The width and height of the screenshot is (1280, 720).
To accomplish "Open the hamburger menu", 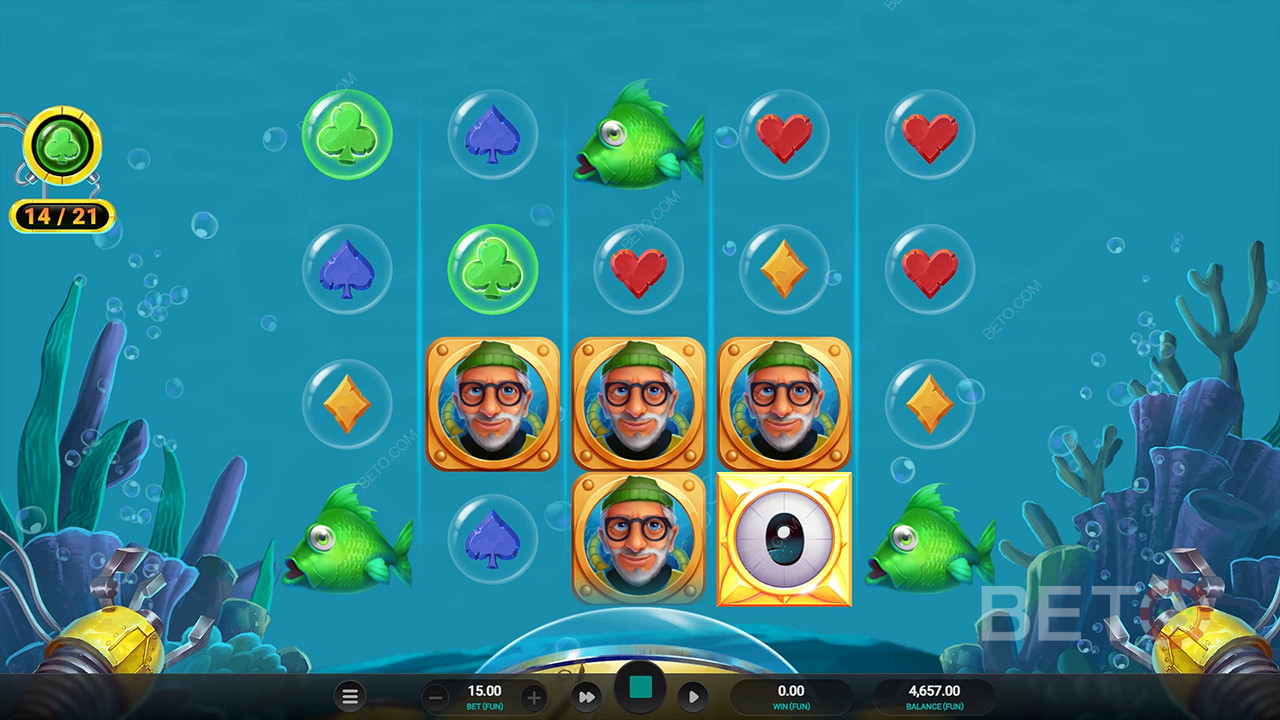I will click(x=350, y=697).
